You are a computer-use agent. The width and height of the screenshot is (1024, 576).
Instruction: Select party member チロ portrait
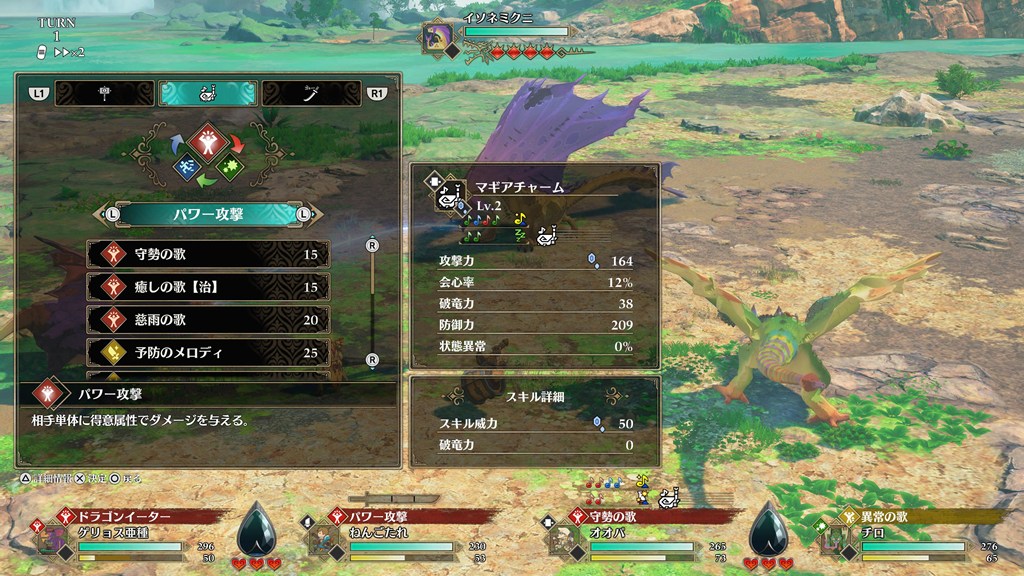click(x=832, y=541)
